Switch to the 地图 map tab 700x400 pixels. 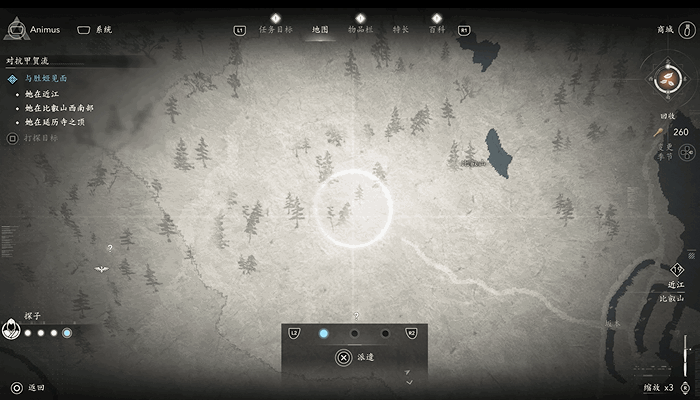320,30
